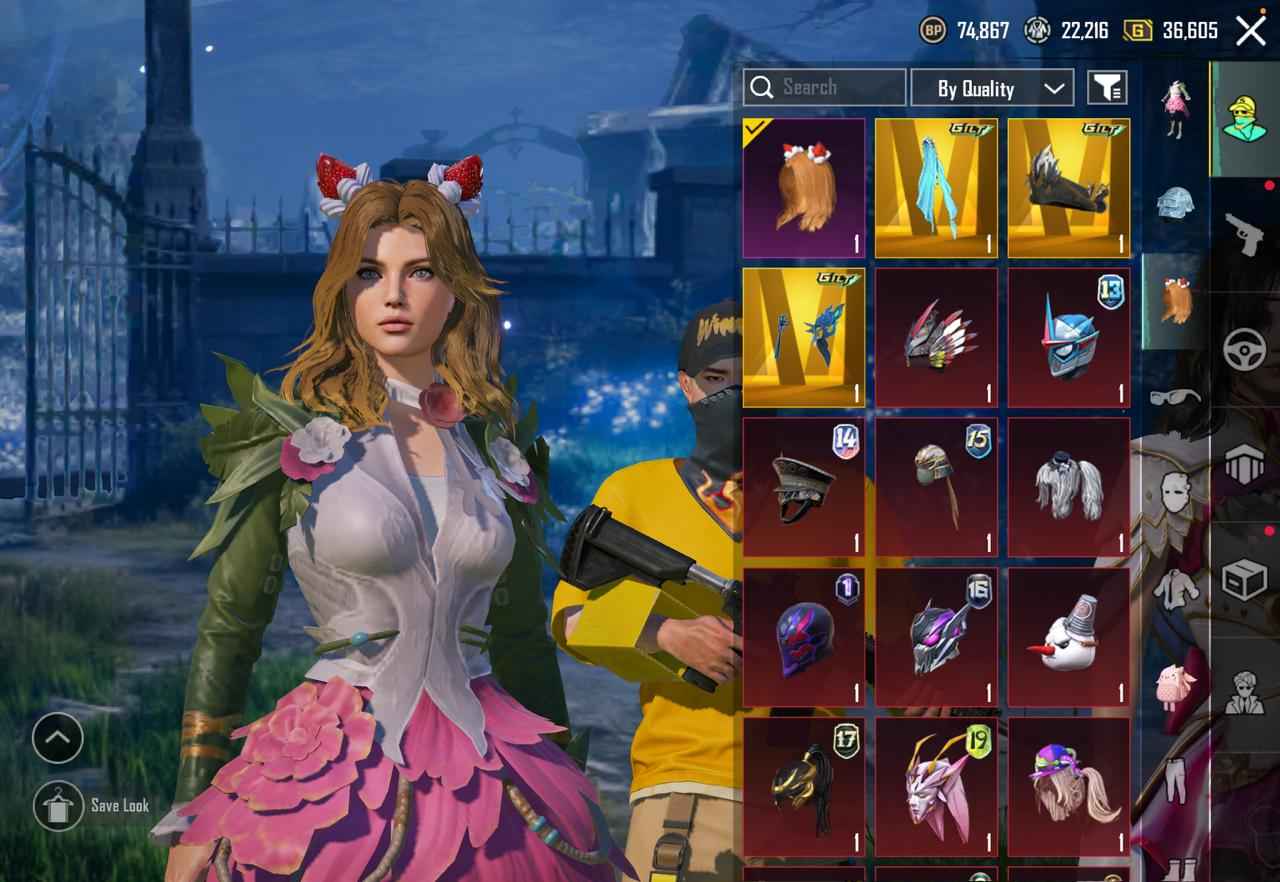Open the box crate tab
This screenshot has width=1280, height=882.
pyautogui.click(x=1245, y=580)
